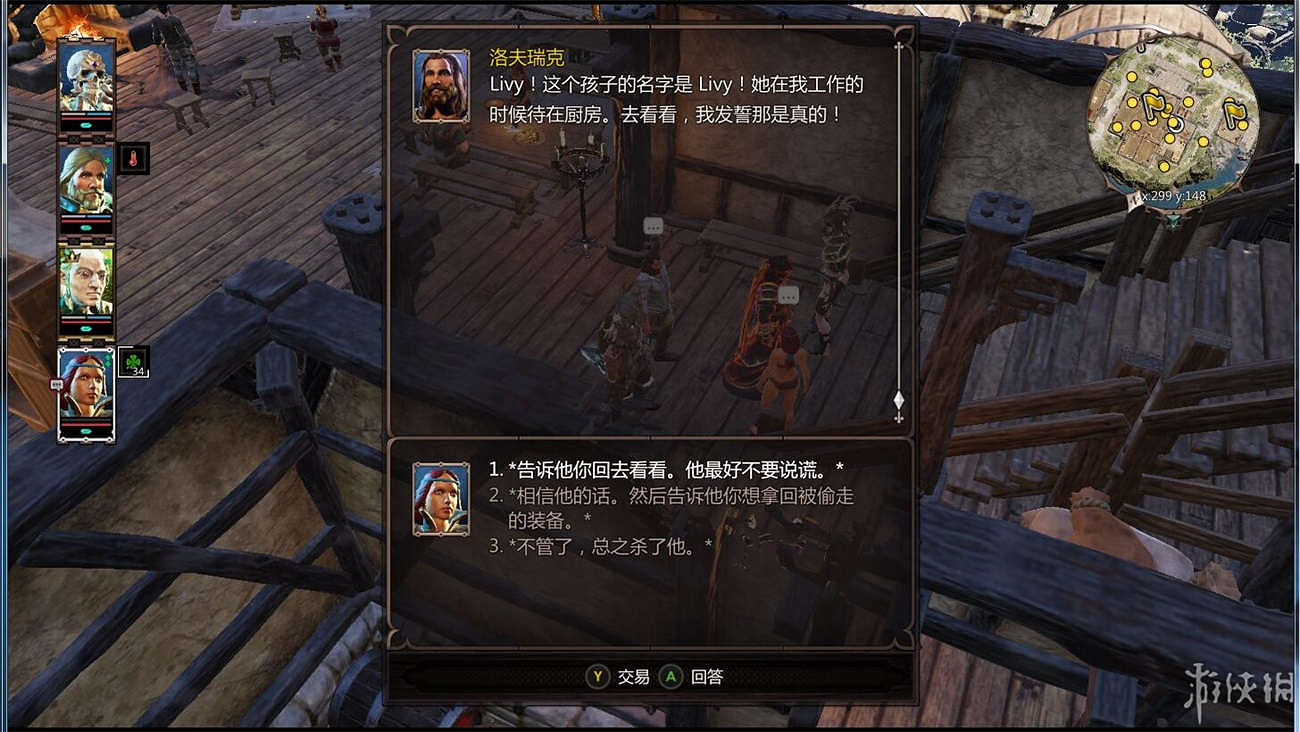Click the green level-up arrows near second portrait
The image size is (1300, 732).
(110, 161)
